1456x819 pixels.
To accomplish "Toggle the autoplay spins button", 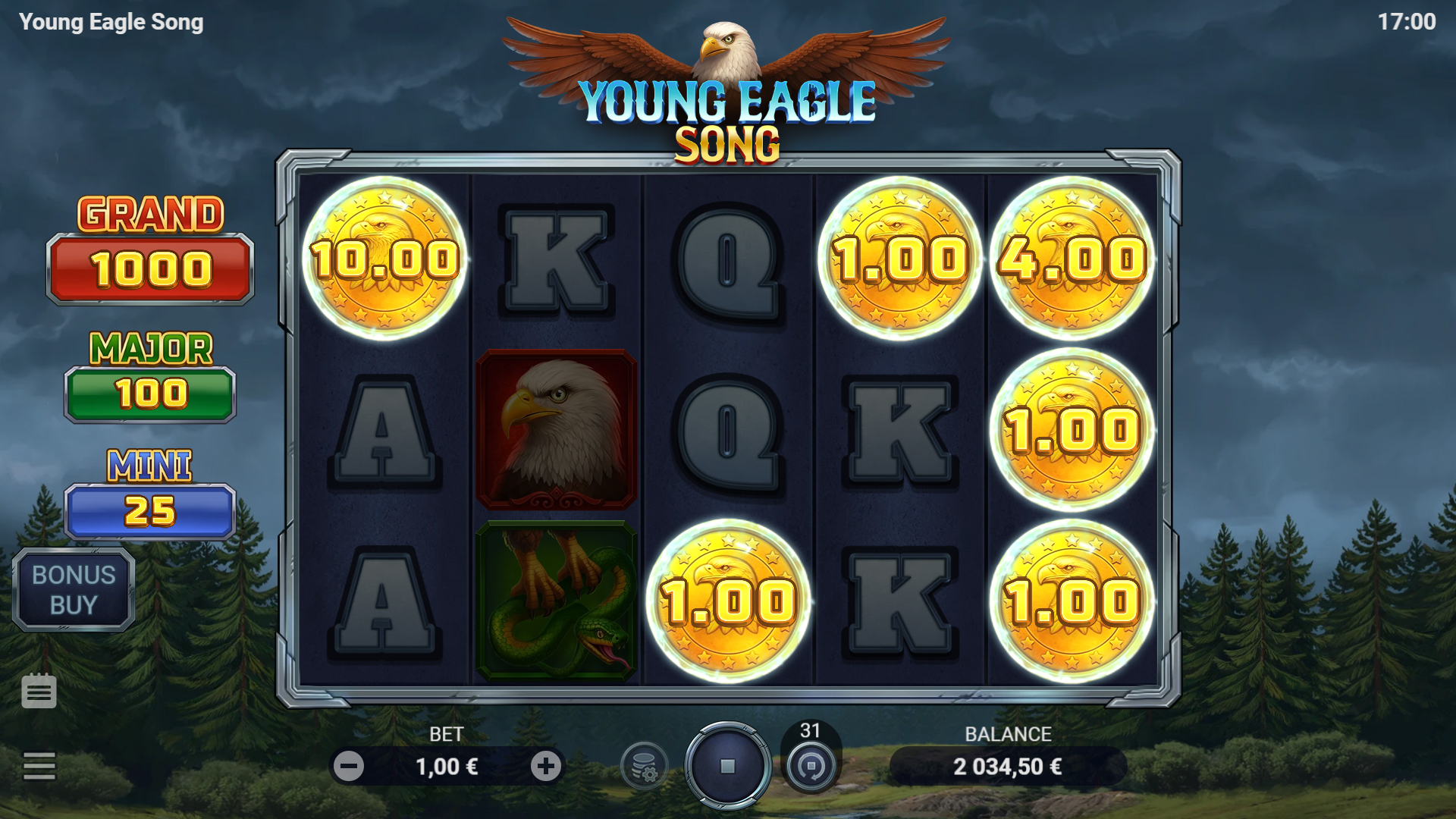I will (811, 766).
